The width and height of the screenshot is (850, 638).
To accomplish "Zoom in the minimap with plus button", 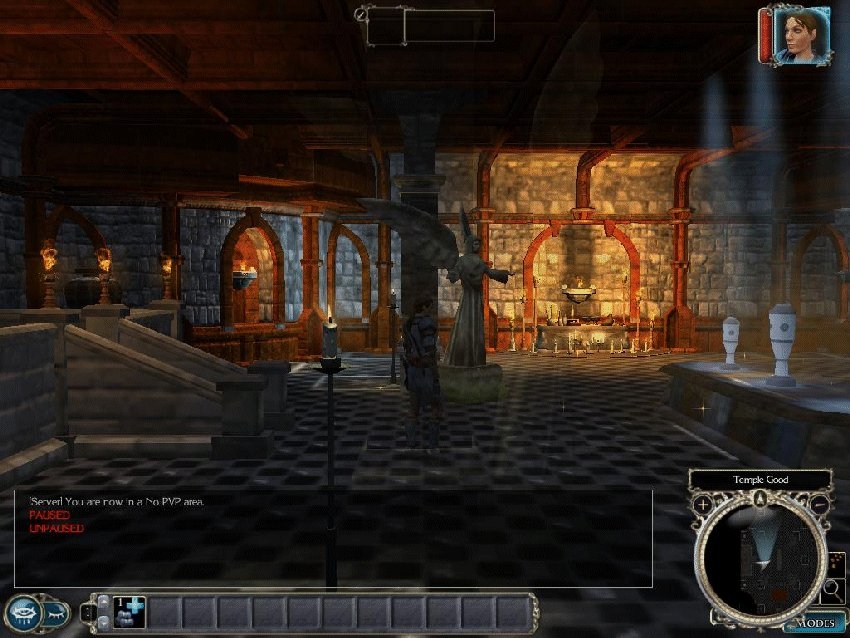I will (704, 503).
